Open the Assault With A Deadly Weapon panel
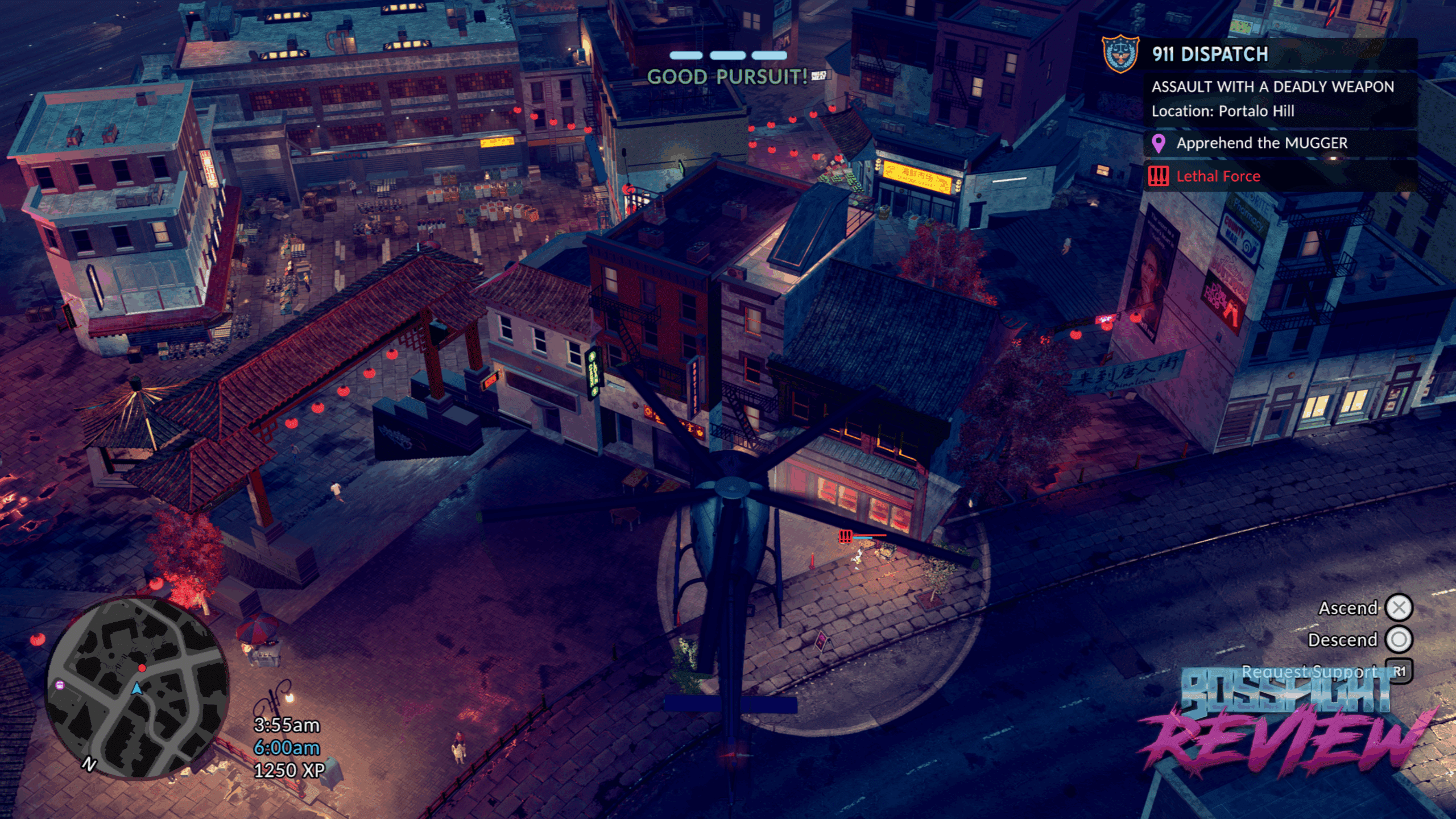The width and height of the screenshot is (1456, 819). (1273, 98)
